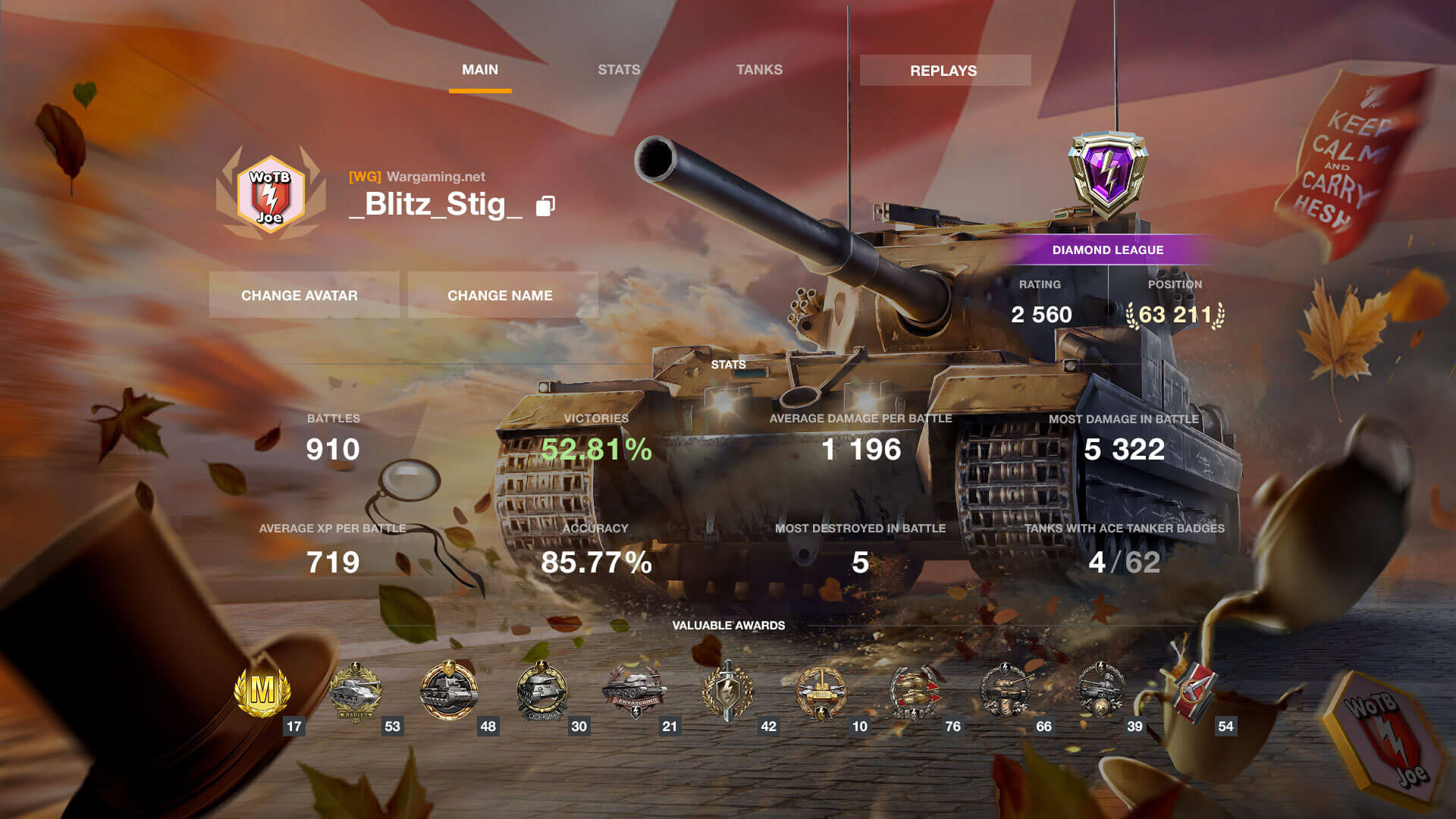Show the REPLAYS section
The height and width of the screenshot is (819, 1456).
tap(944, 71)
